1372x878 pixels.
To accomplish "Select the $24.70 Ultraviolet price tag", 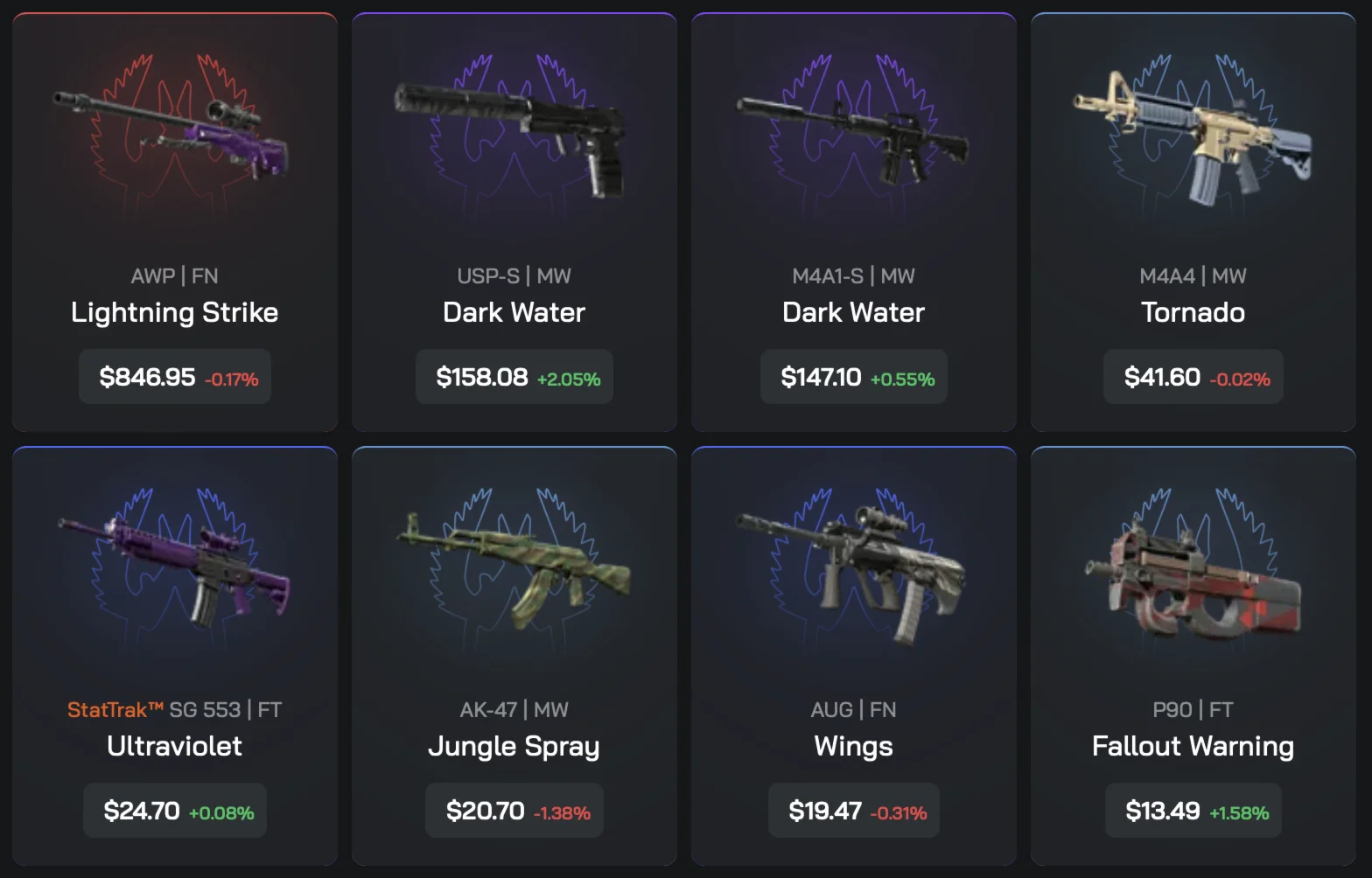I will (x=174, y=810).
